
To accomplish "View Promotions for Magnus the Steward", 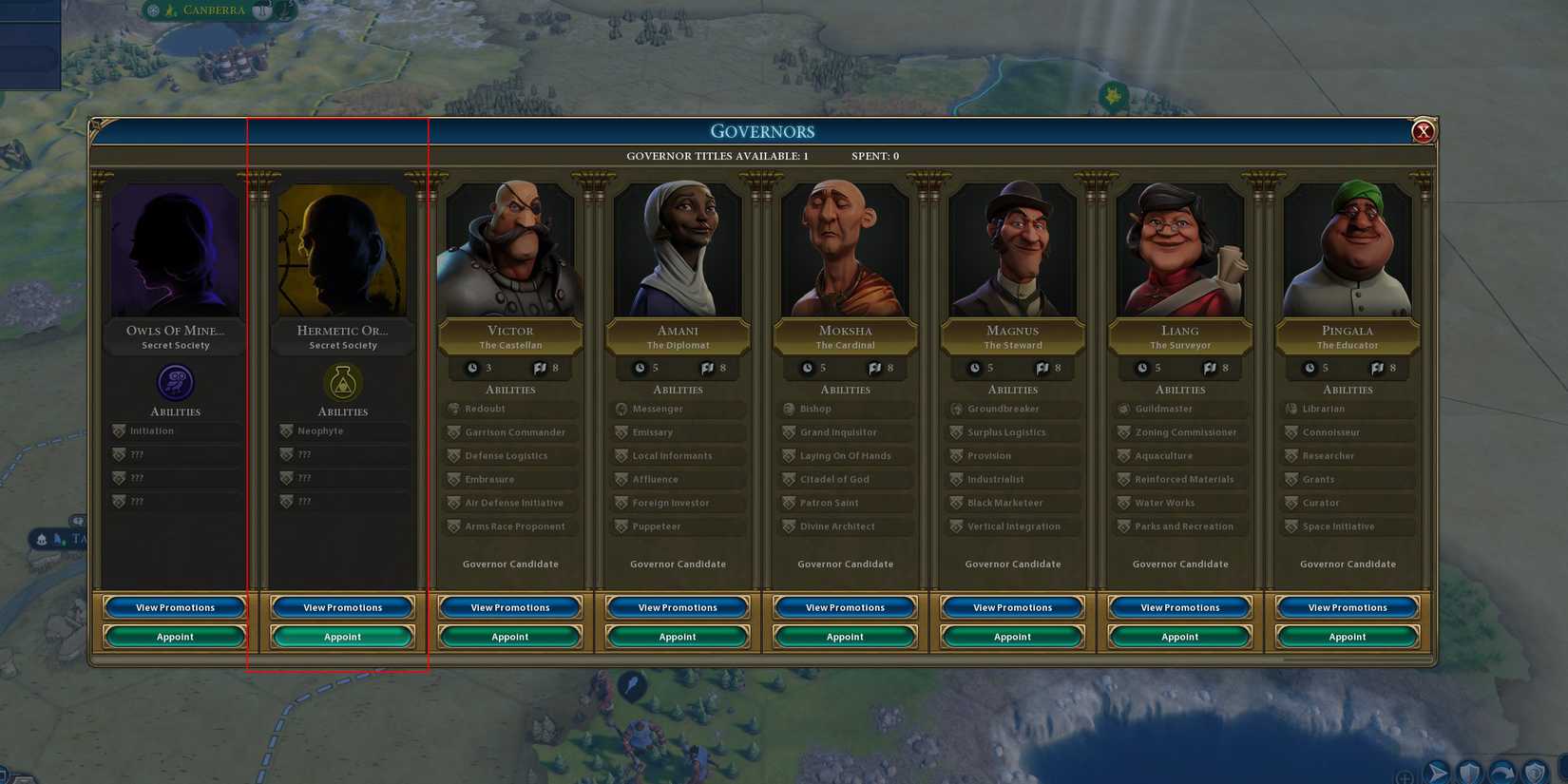I will [x=1012, y=607].
